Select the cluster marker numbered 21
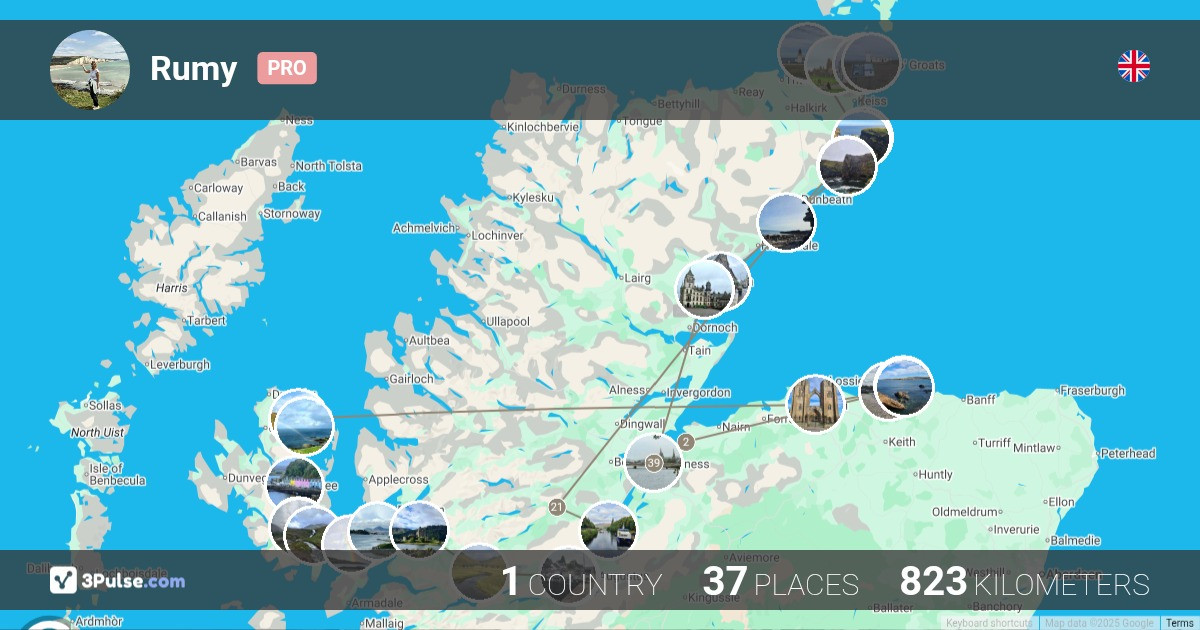This screenshot has height=630, width=1200. tap(557, 508)
